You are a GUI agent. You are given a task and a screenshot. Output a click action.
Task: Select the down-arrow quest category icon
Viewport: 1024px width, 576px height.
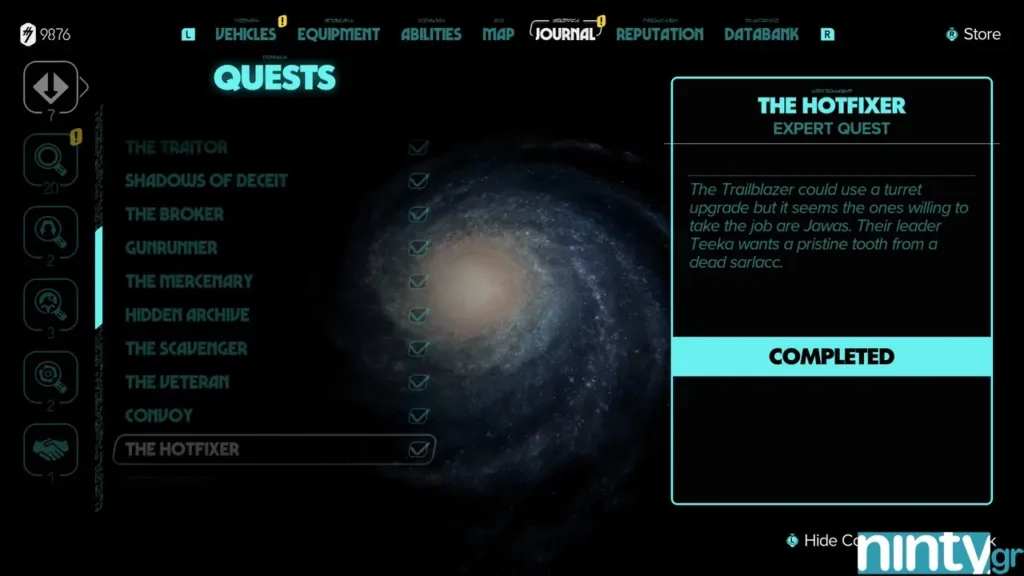(x=50, y=87)
